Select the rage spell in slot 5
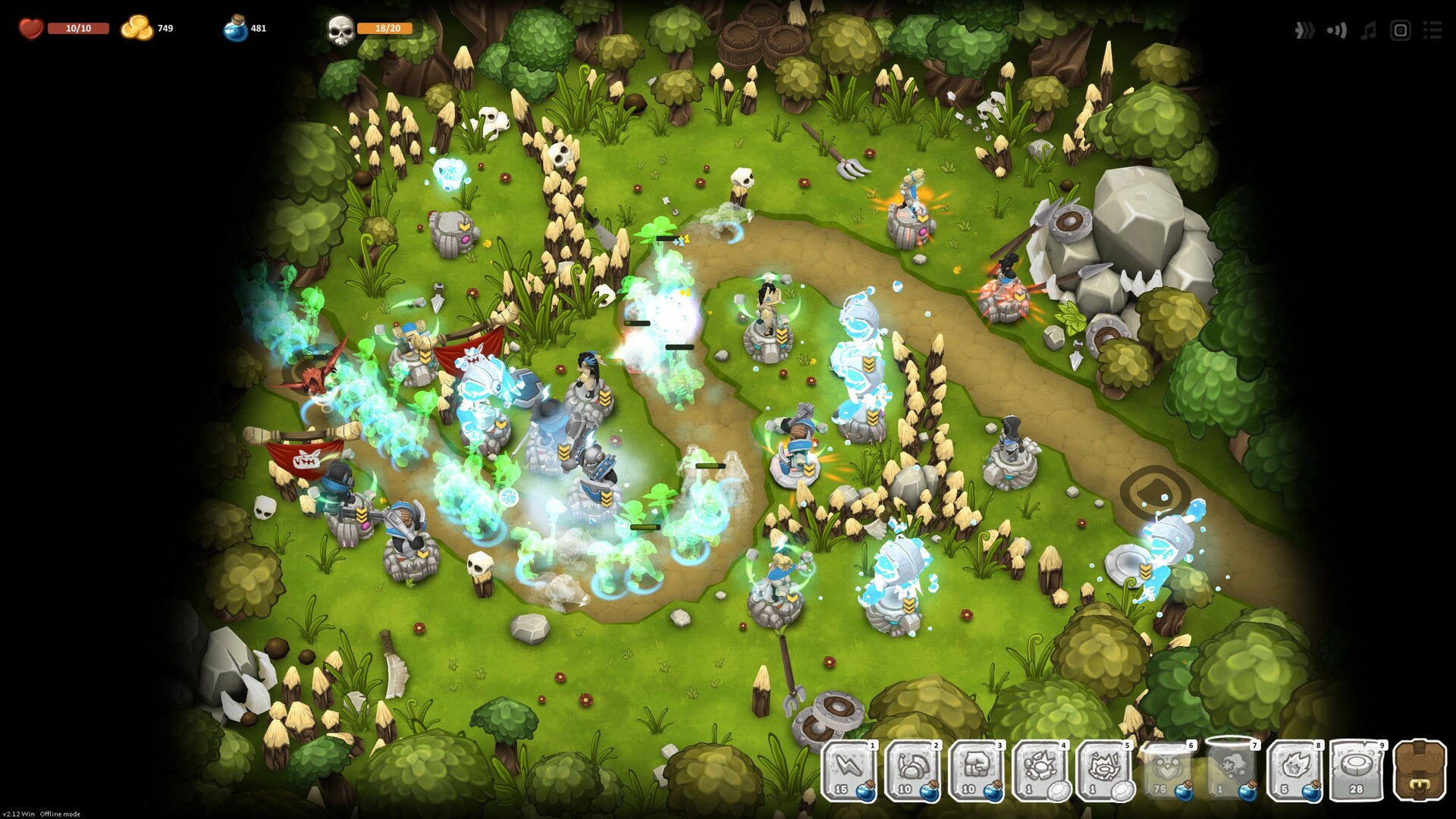1456x819 pixels. click(x=1103, y=773)
